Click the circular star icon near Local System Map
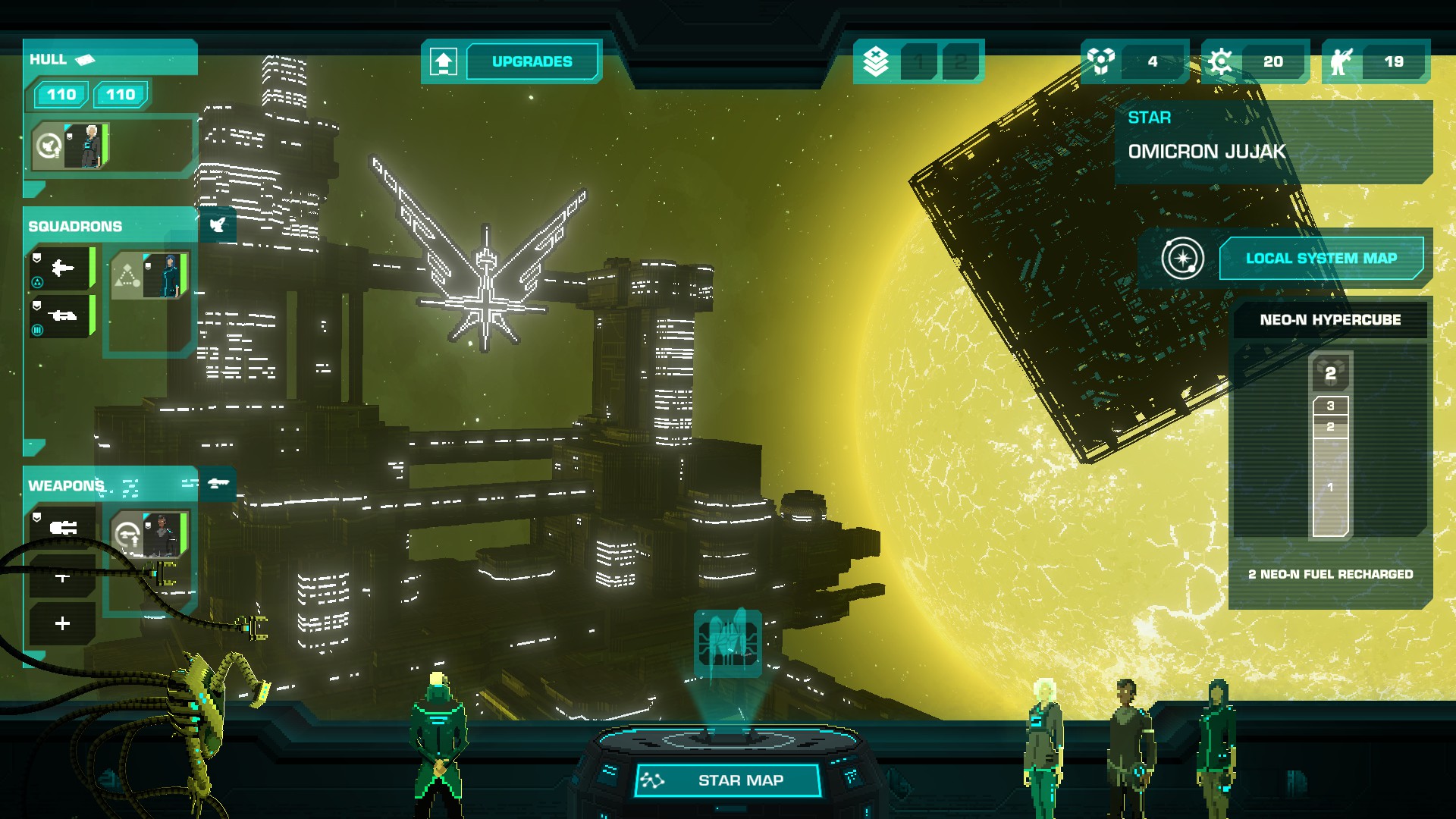The image size is (1456, 819). click(x=1182, y=259)
